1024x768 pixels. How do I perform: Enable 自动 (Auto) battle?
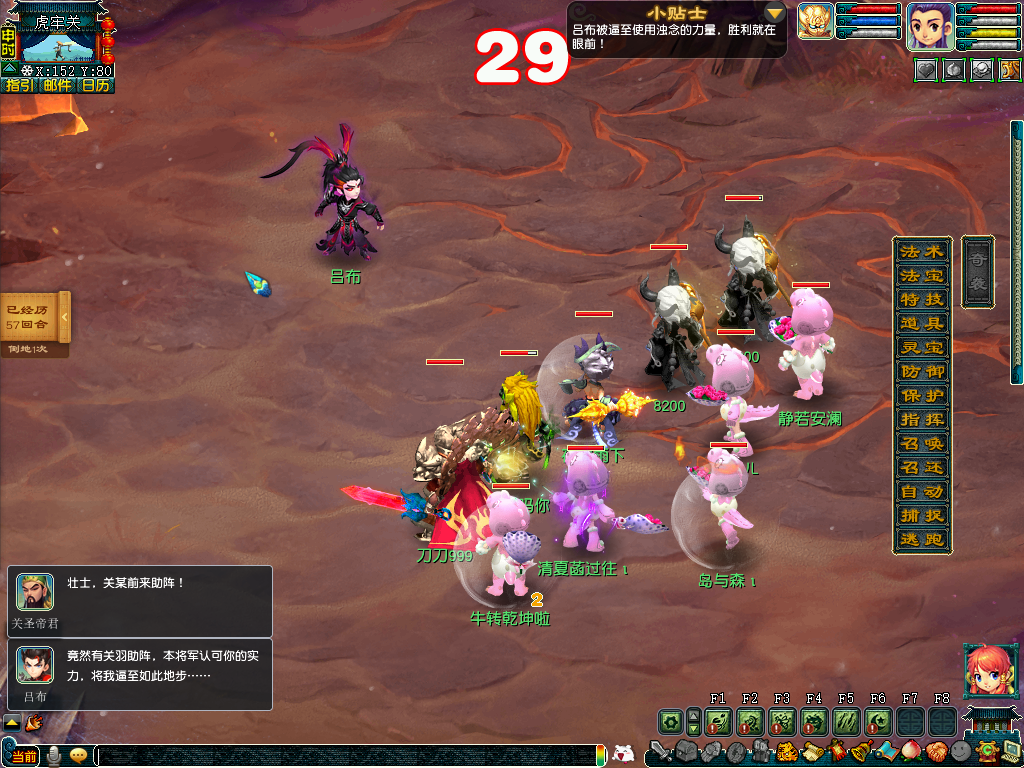tap(921, 492)
